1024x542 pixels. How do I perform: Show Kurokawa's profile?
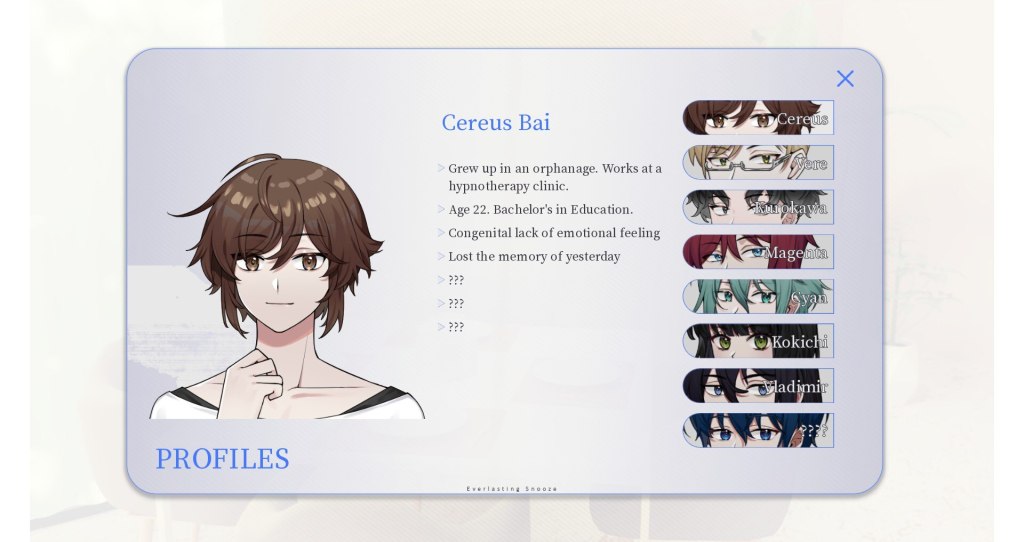coord(758,207)
